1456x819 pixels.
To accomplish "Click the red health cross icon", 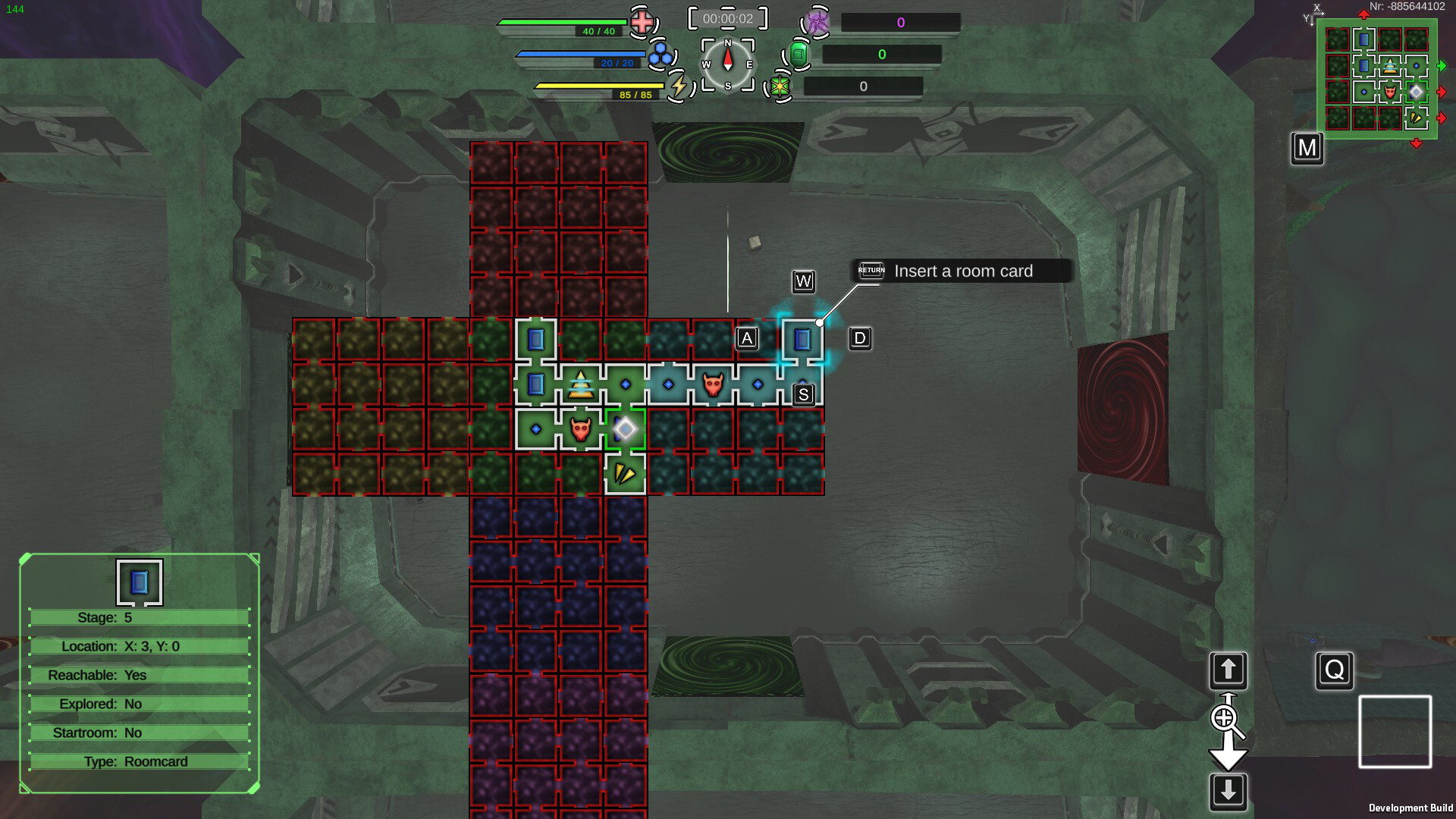I will pos(642,22).
